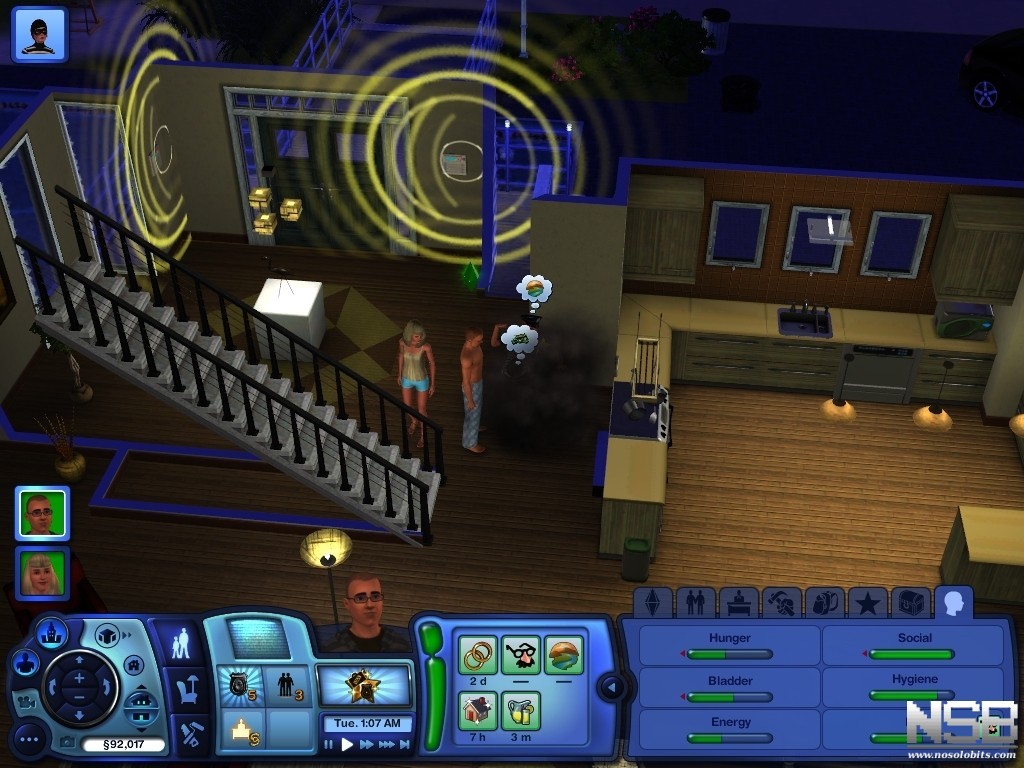This screenshot has width=1024, height=768.
Task: Select the new home moodlet
Action: click(x=477, y=711)
